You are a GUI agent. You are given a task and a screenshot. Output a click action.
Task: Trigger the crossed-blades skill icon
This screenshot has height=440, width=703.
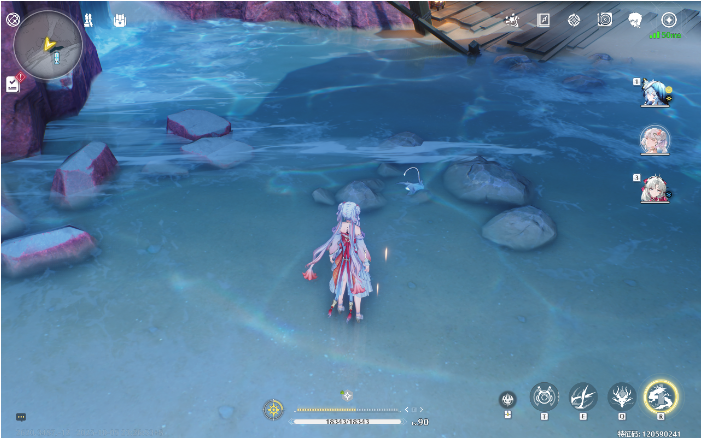click(x=583, y=397)
